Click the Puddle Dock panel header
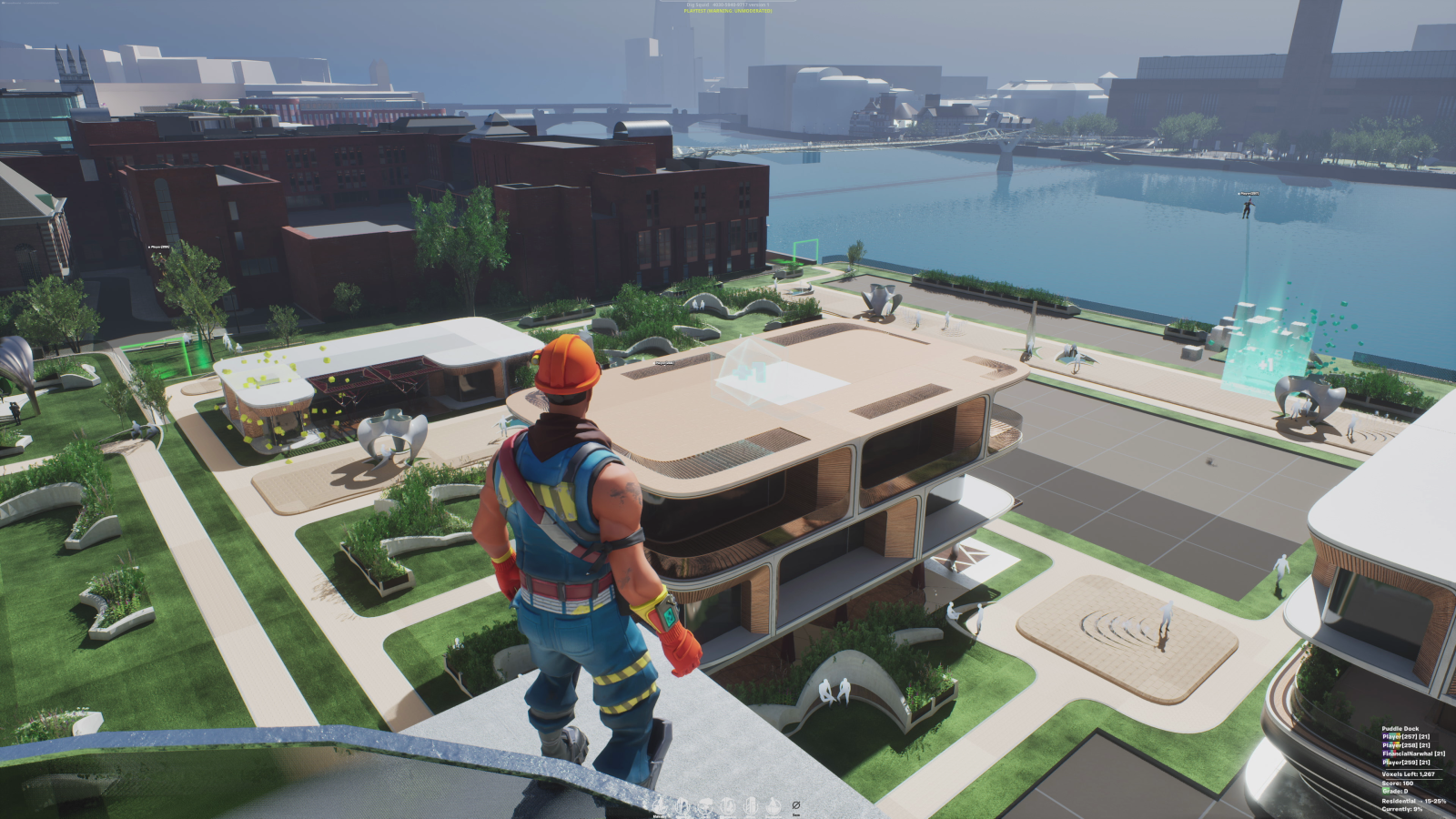This screenshot has width=1456, height=819. (x=1400, y=729)
